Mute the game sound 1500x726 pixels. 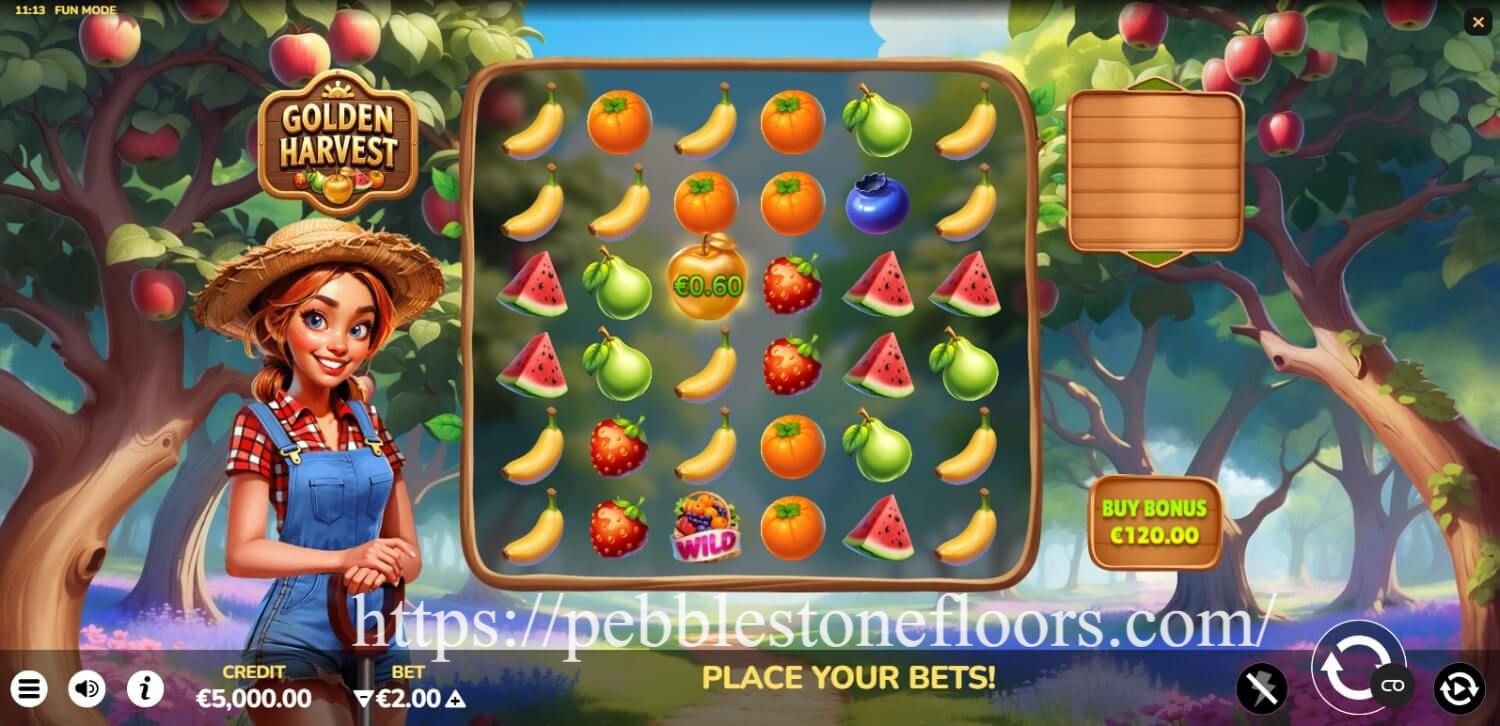coord(86,688)
